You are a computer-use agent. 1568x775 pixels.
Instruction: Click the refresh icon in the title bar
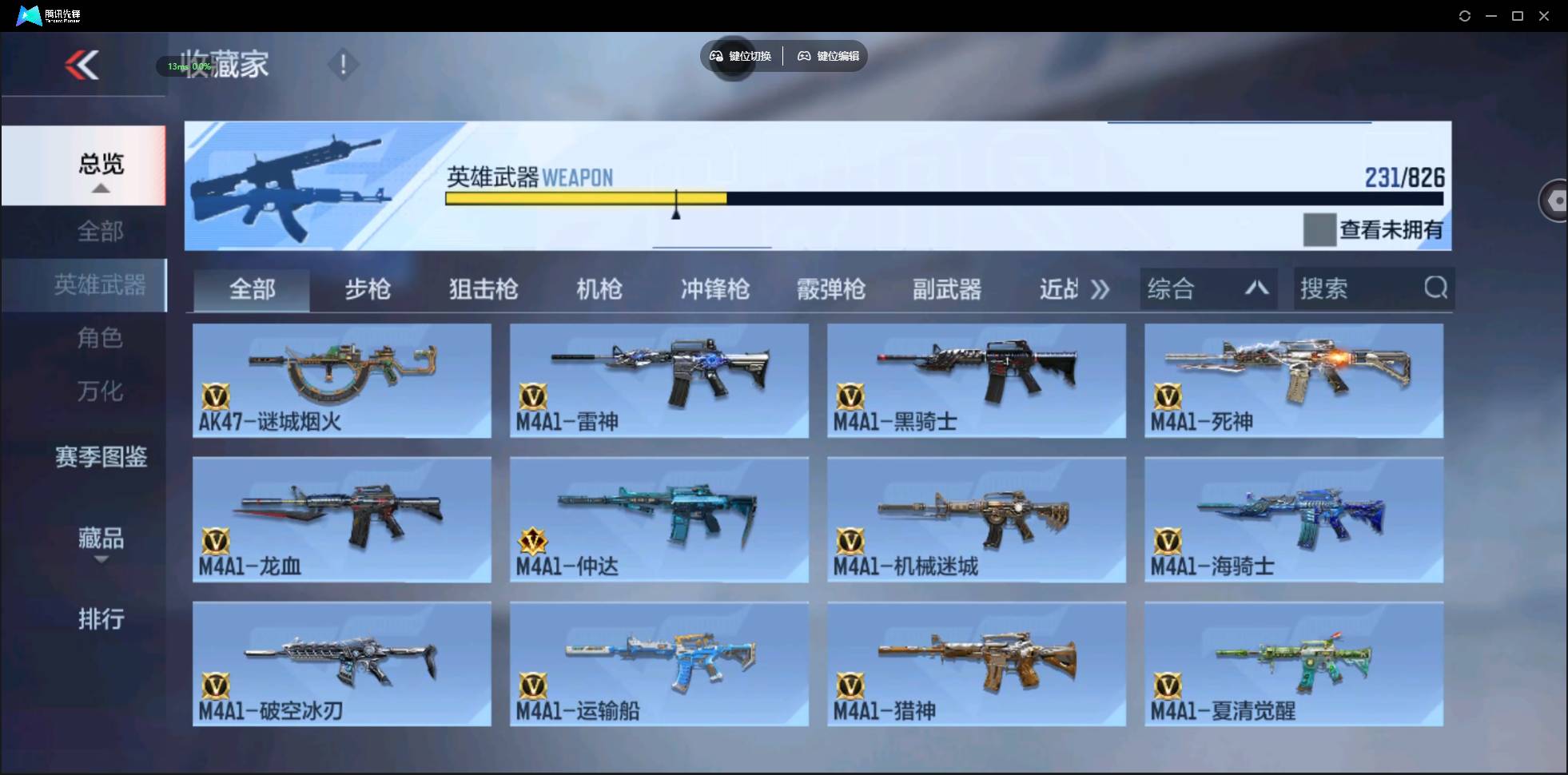1466,15
